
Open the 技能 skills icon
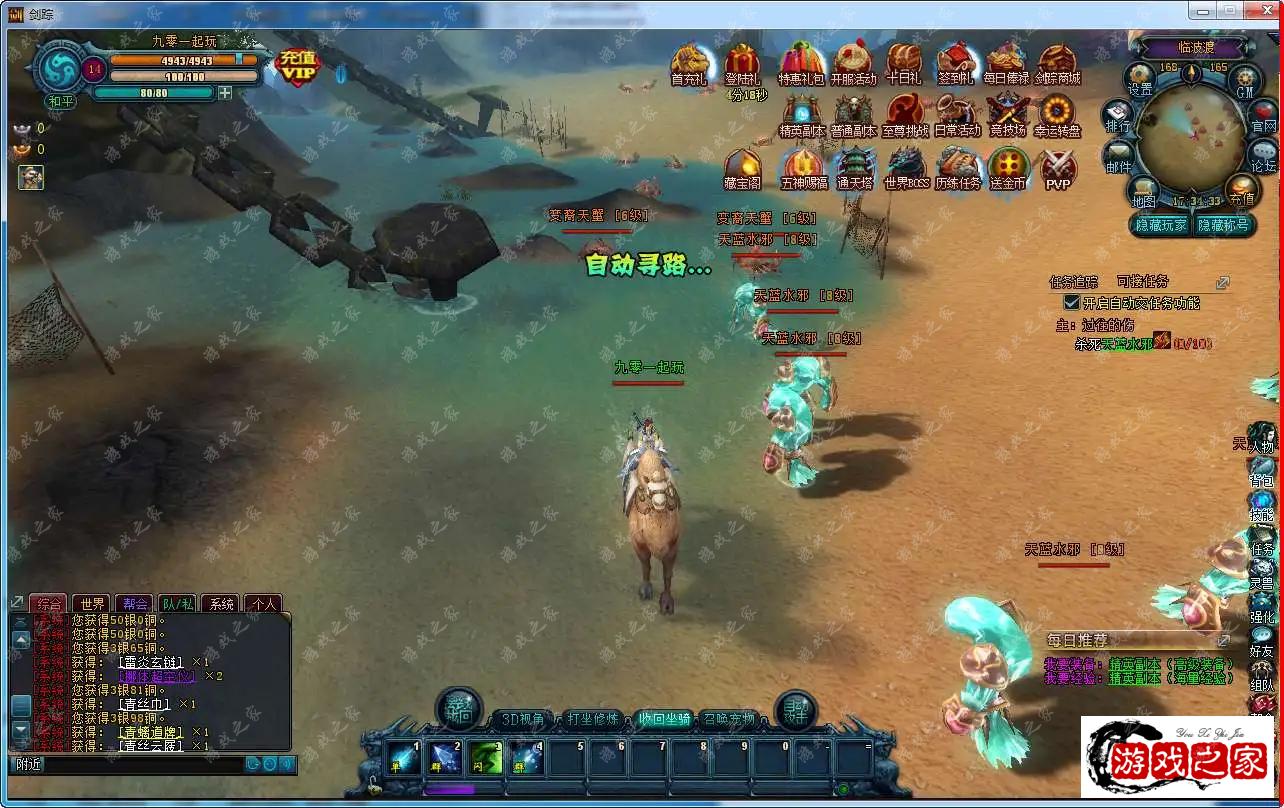[1262, 505]
